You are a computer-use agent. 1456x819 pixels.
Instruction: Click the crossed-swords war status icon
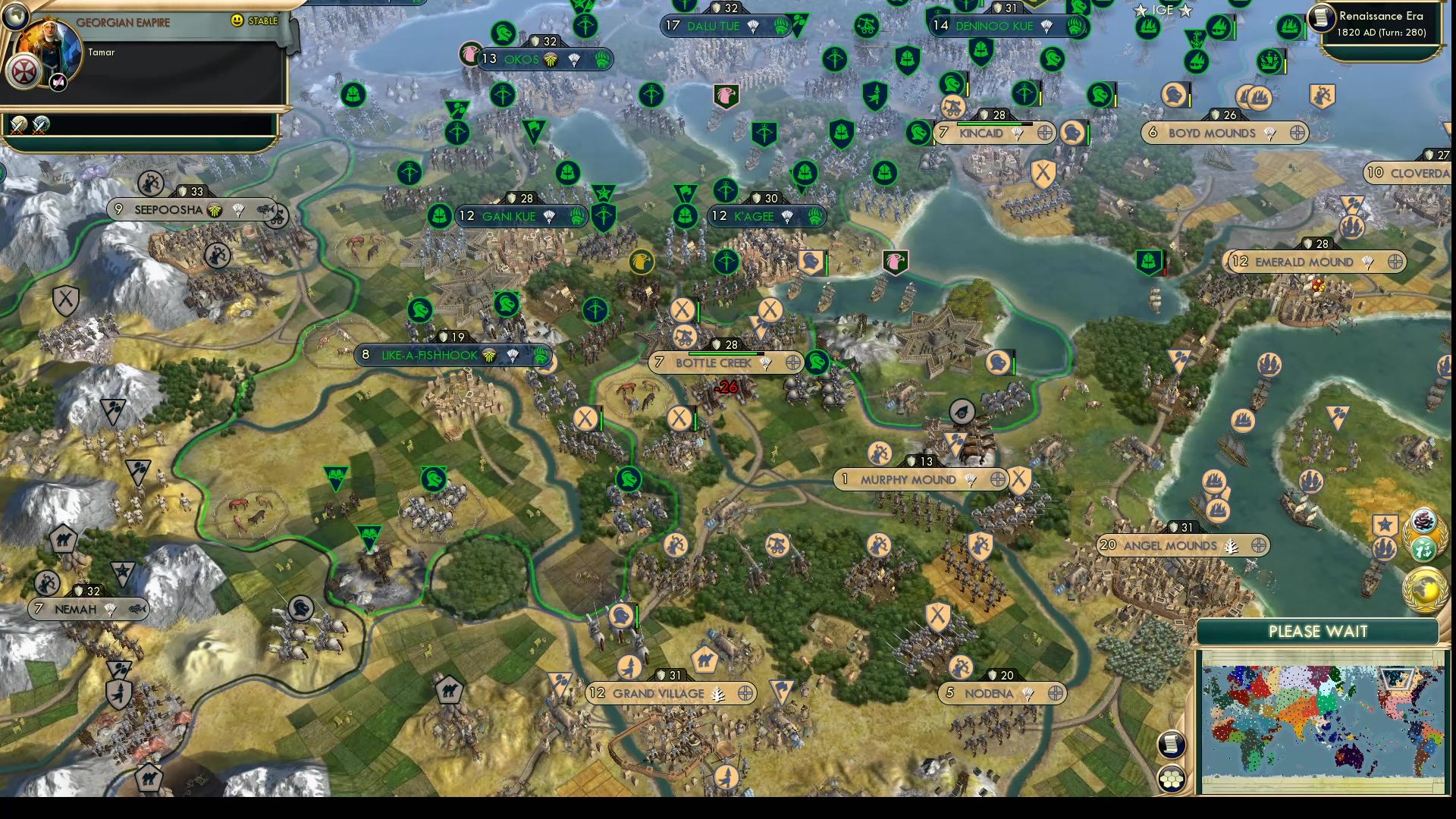tap(17, 127)
